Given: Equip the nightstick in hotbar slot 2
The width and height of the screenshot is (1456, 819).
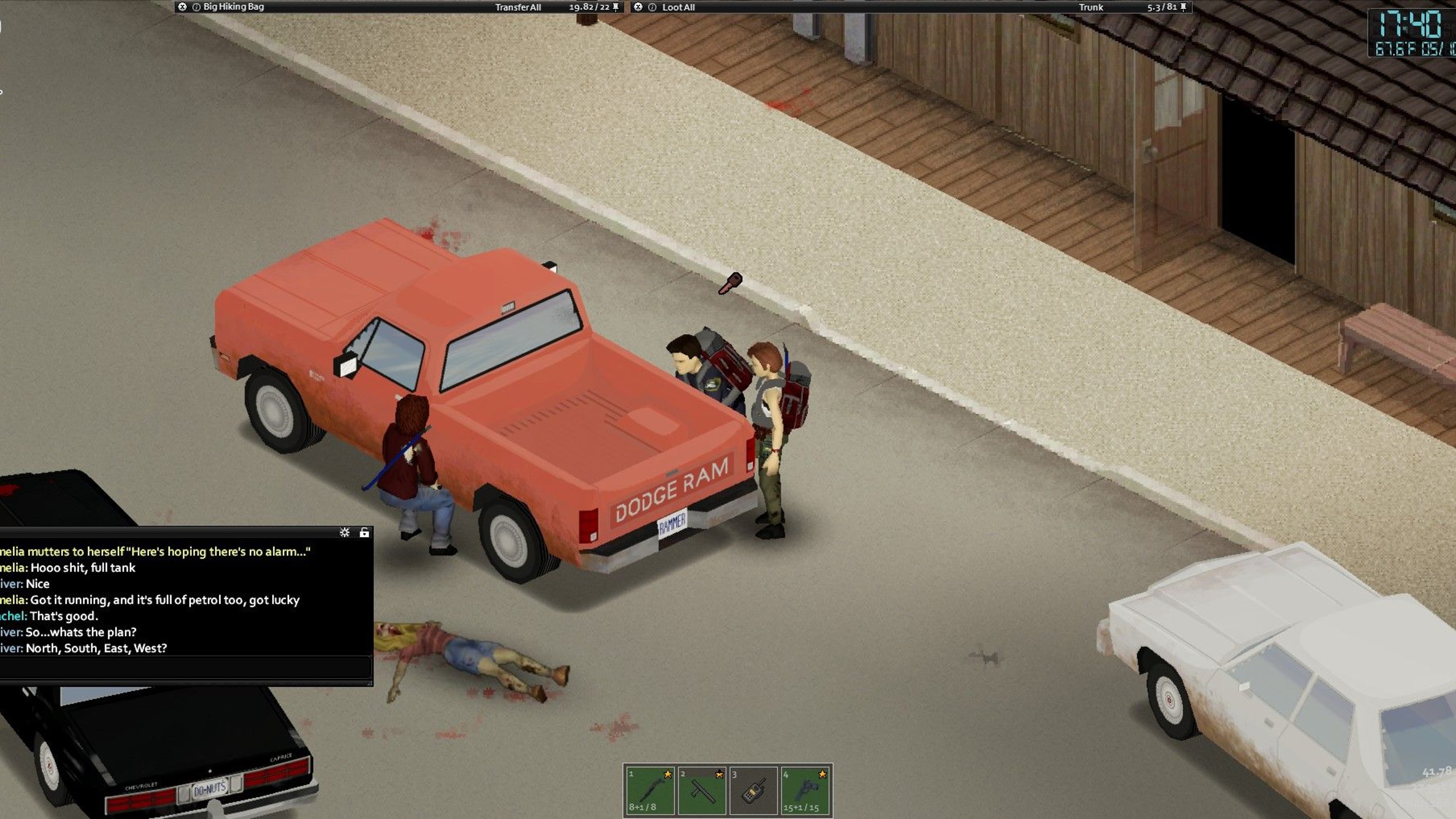Looking at the screenshot, I should coord(701,790).
